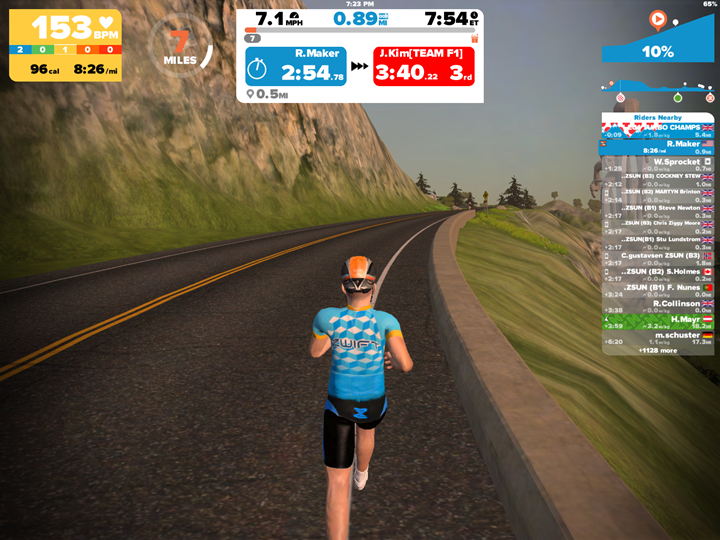The width and height of the screenshot is (720, 540).
Task: Select R.Maker's highlighted row in rider list
Action: tap(658, 147)
